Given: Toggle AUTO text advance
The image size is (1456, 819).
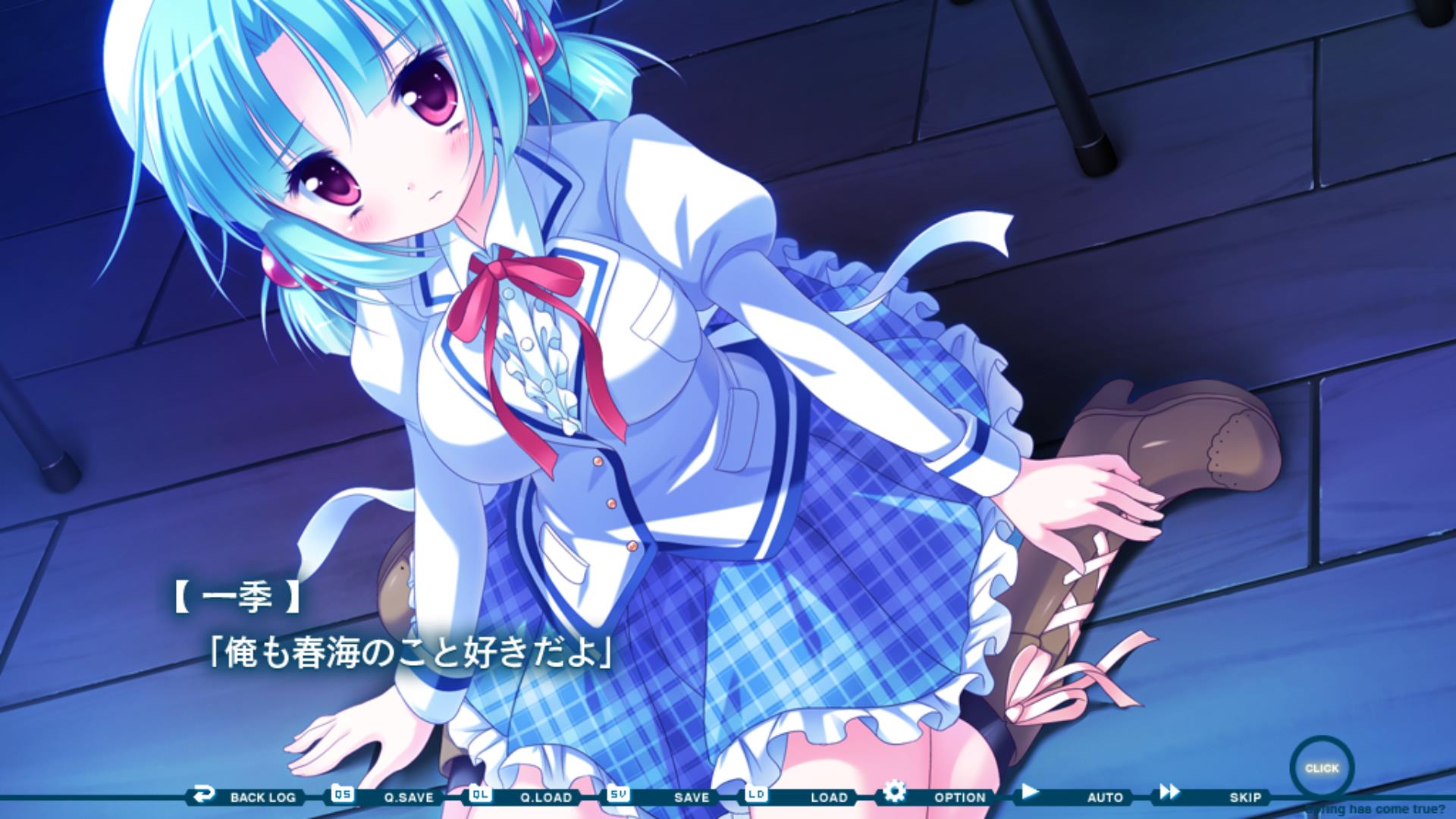Looking at the screenshot, I should click(1084, 796).
